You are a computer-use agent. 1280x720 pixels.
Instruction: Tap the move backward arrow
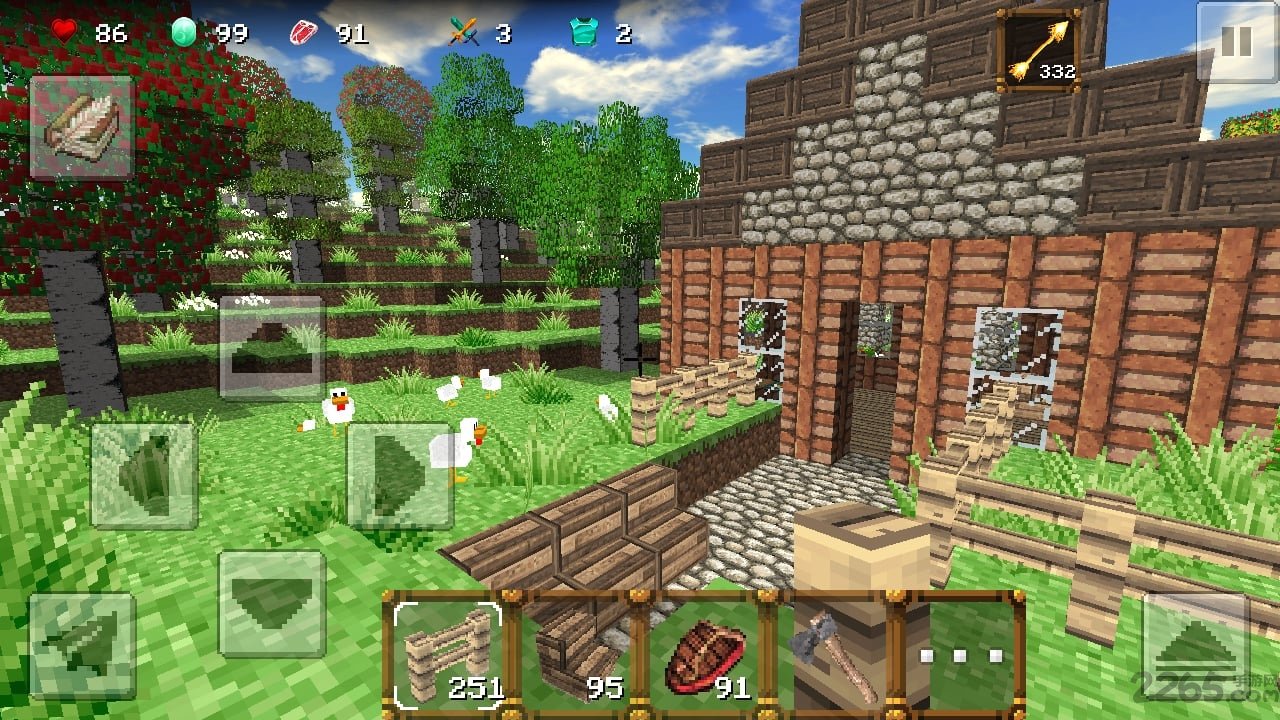point(272,603)
